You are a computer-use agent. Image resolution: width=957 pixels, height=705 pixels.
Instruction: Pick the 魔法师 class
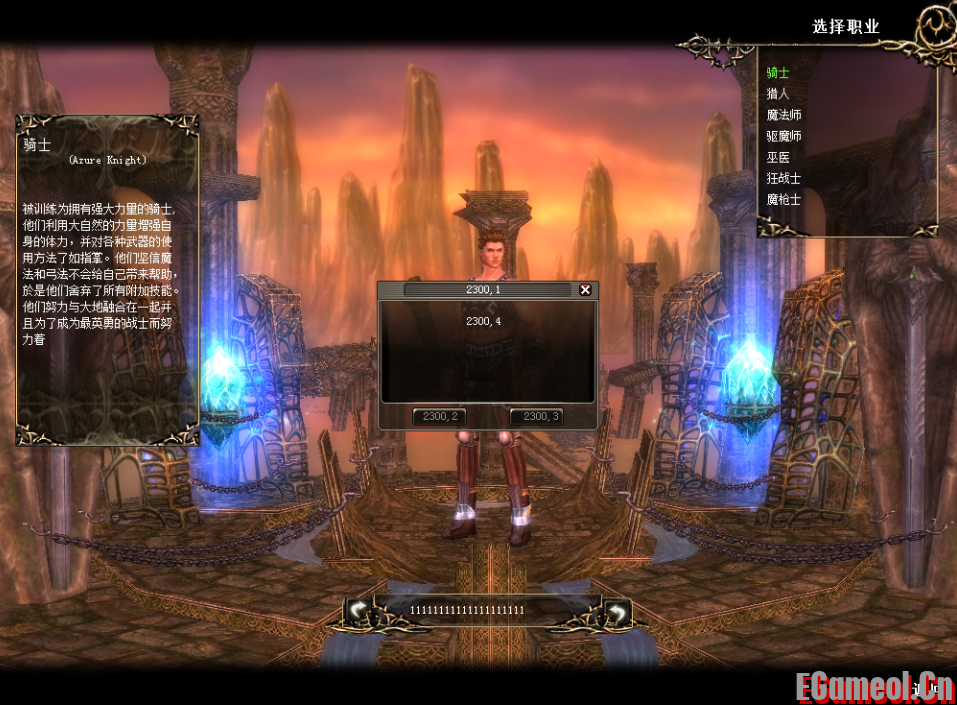(x=784, y=115)
